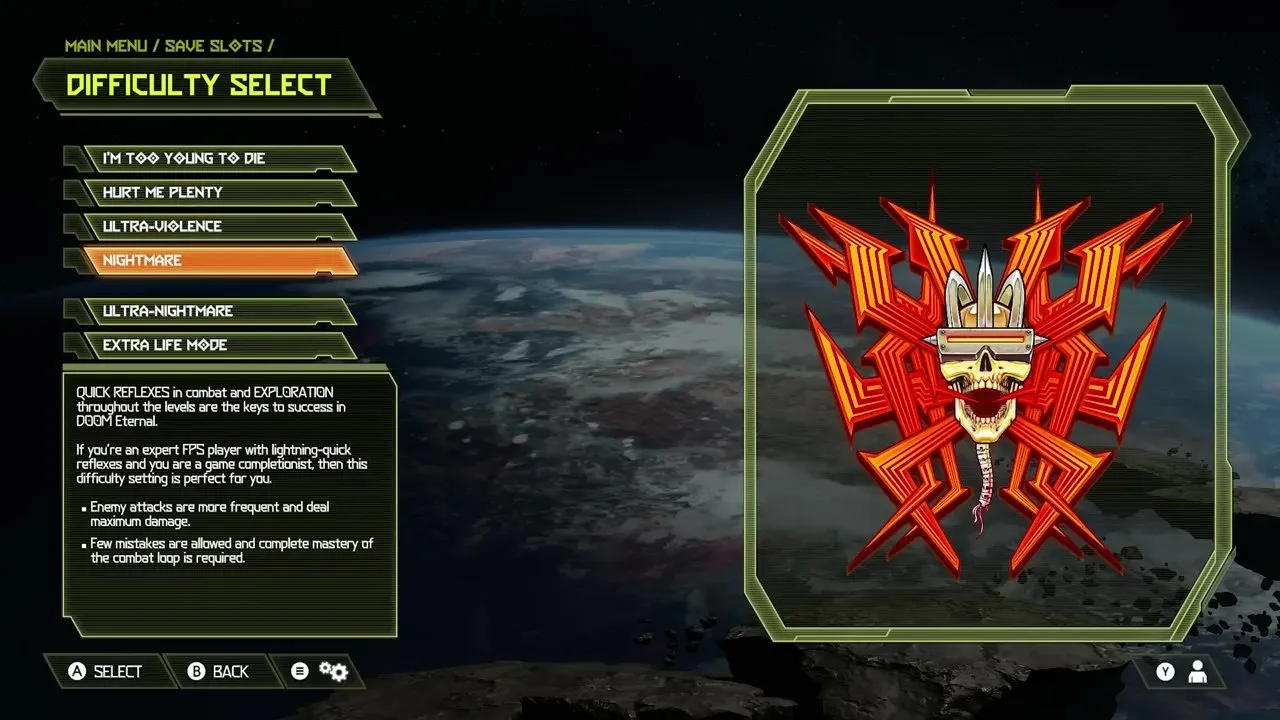Confirm with the Select button
The width and height of the screenshot is (1280, 720).
pos(105,671)
